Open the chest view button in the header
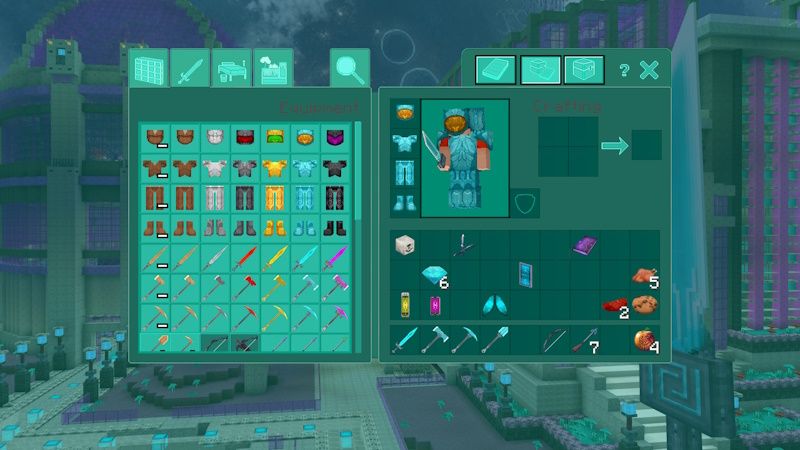 (x=584, y=70)
